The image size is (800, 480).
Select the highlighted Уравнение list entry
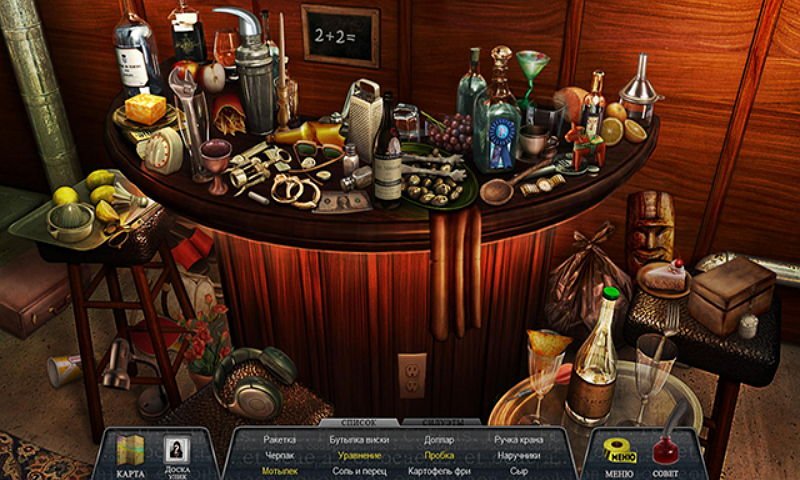pyautogui.click(x=357, y=454)
